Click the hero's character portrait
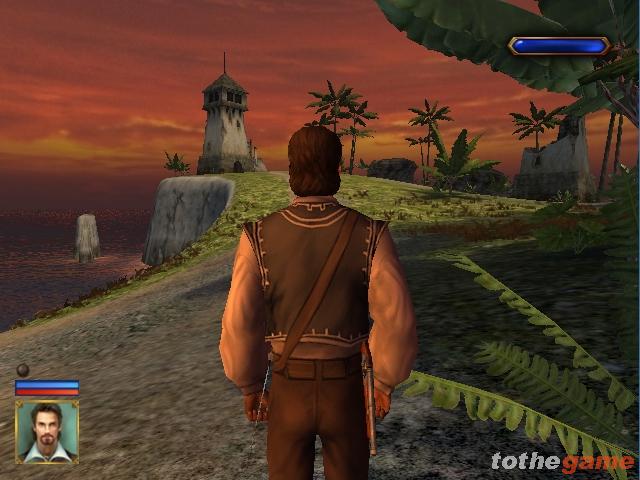 46,431
